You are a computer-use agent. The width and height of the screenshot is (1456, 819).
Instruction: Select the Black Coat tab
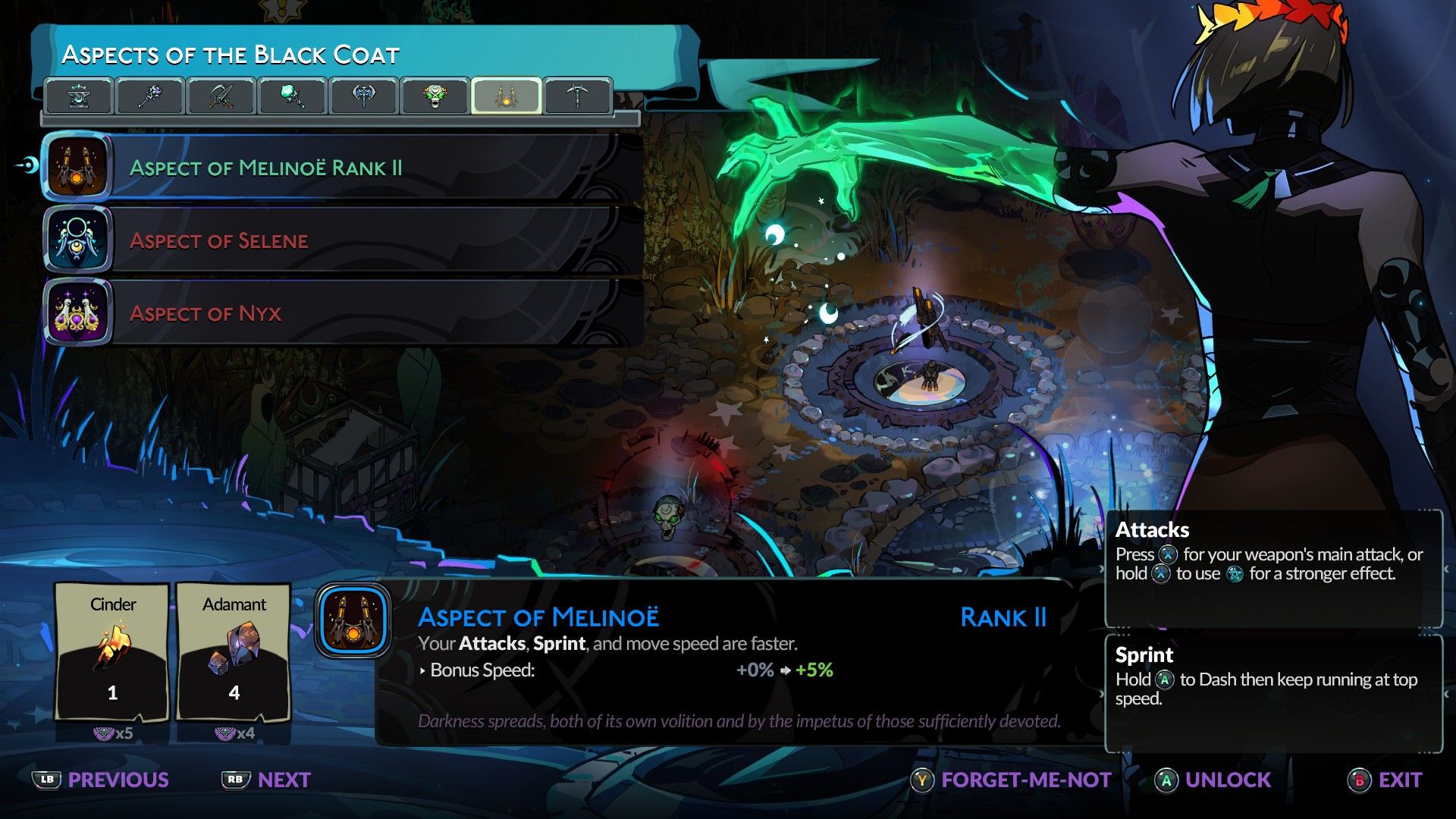tap(507, 96)
